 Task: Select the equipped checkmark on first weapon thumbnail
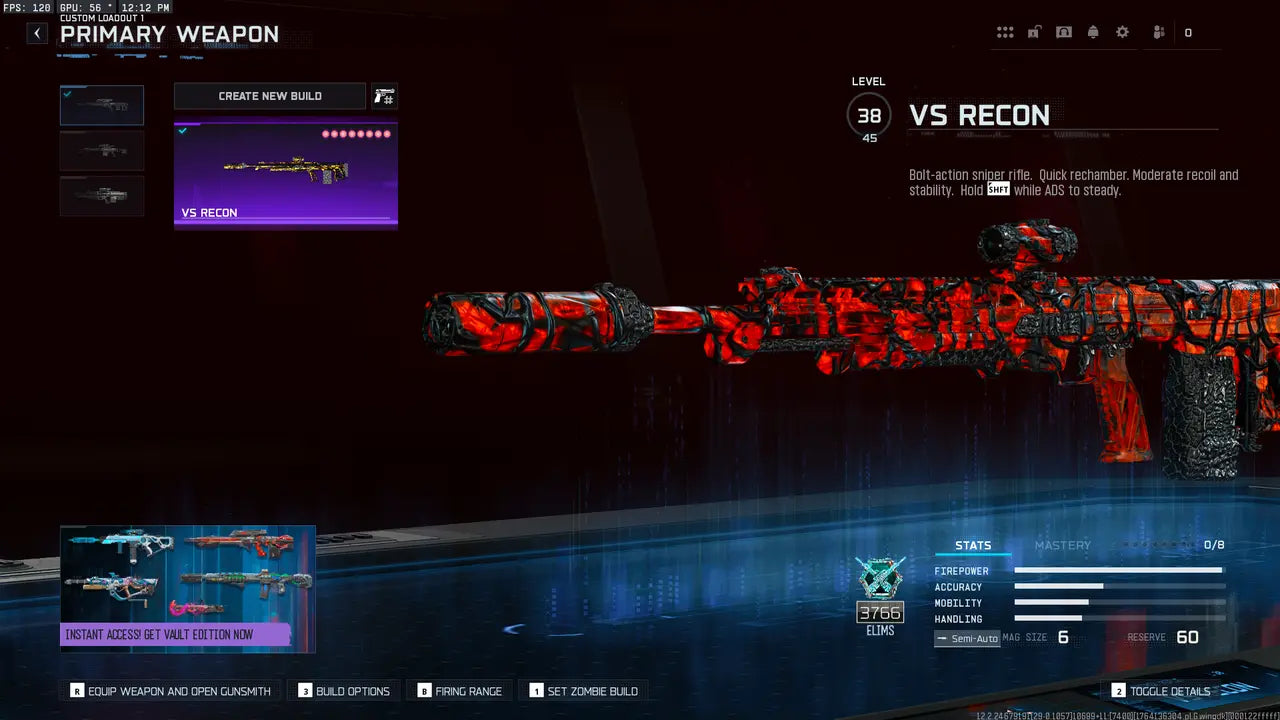[x=69, y=92]
